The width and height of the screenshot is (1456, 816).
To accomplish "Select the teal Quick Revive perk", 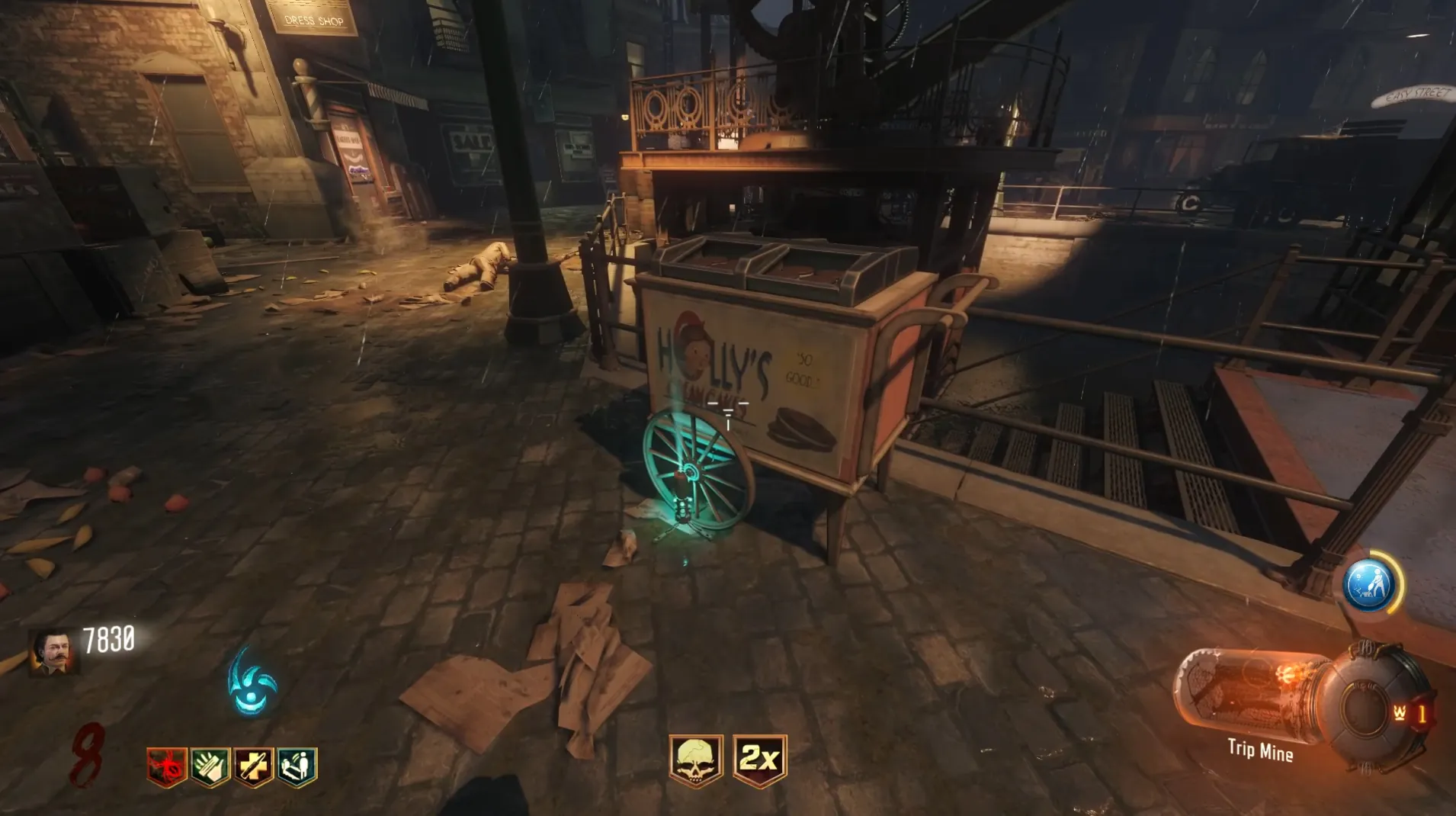I will pyautogui.click(x=297, y=766).
